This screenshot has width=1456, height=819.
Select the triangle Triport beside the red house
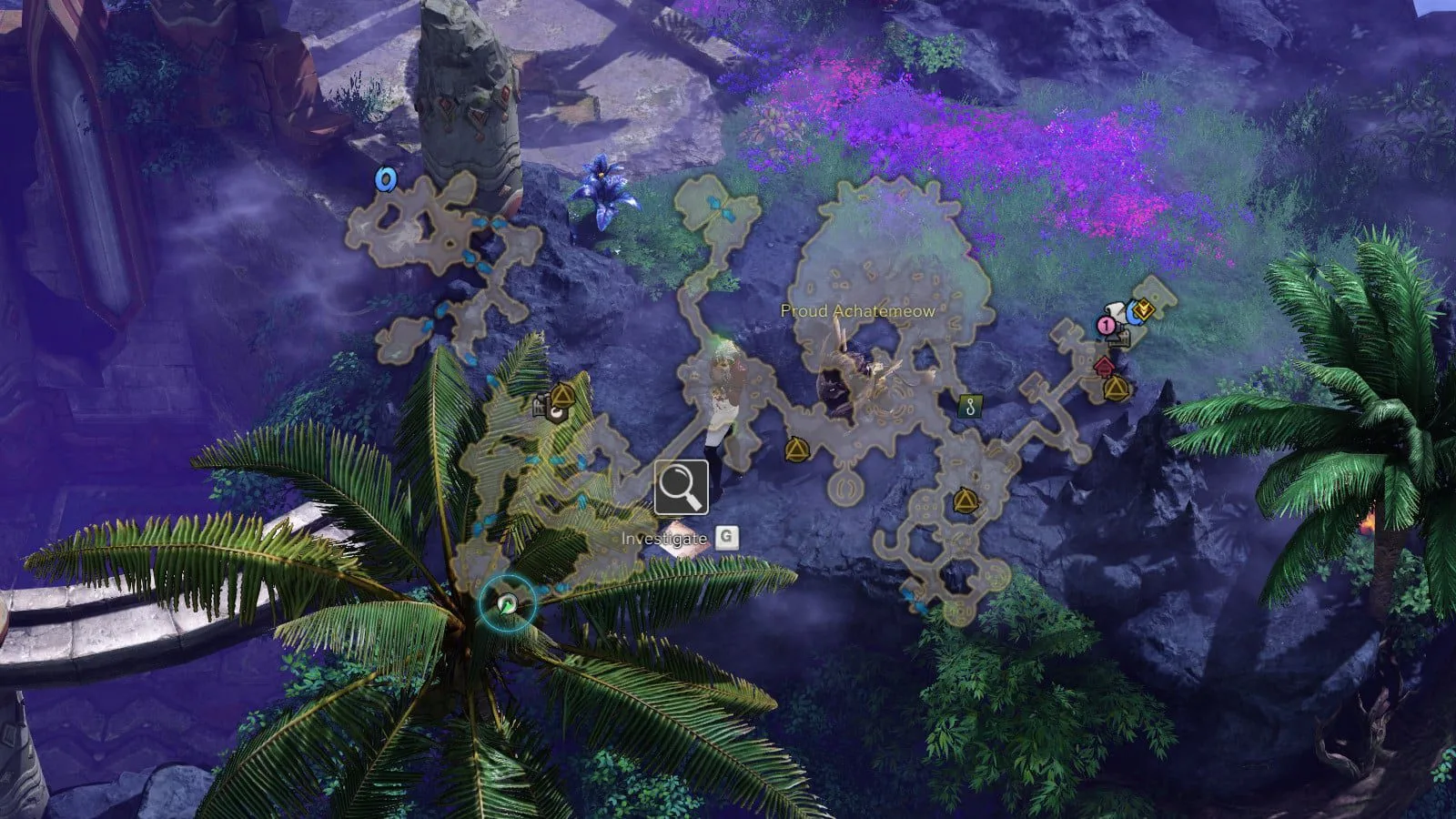[1116, 389]
